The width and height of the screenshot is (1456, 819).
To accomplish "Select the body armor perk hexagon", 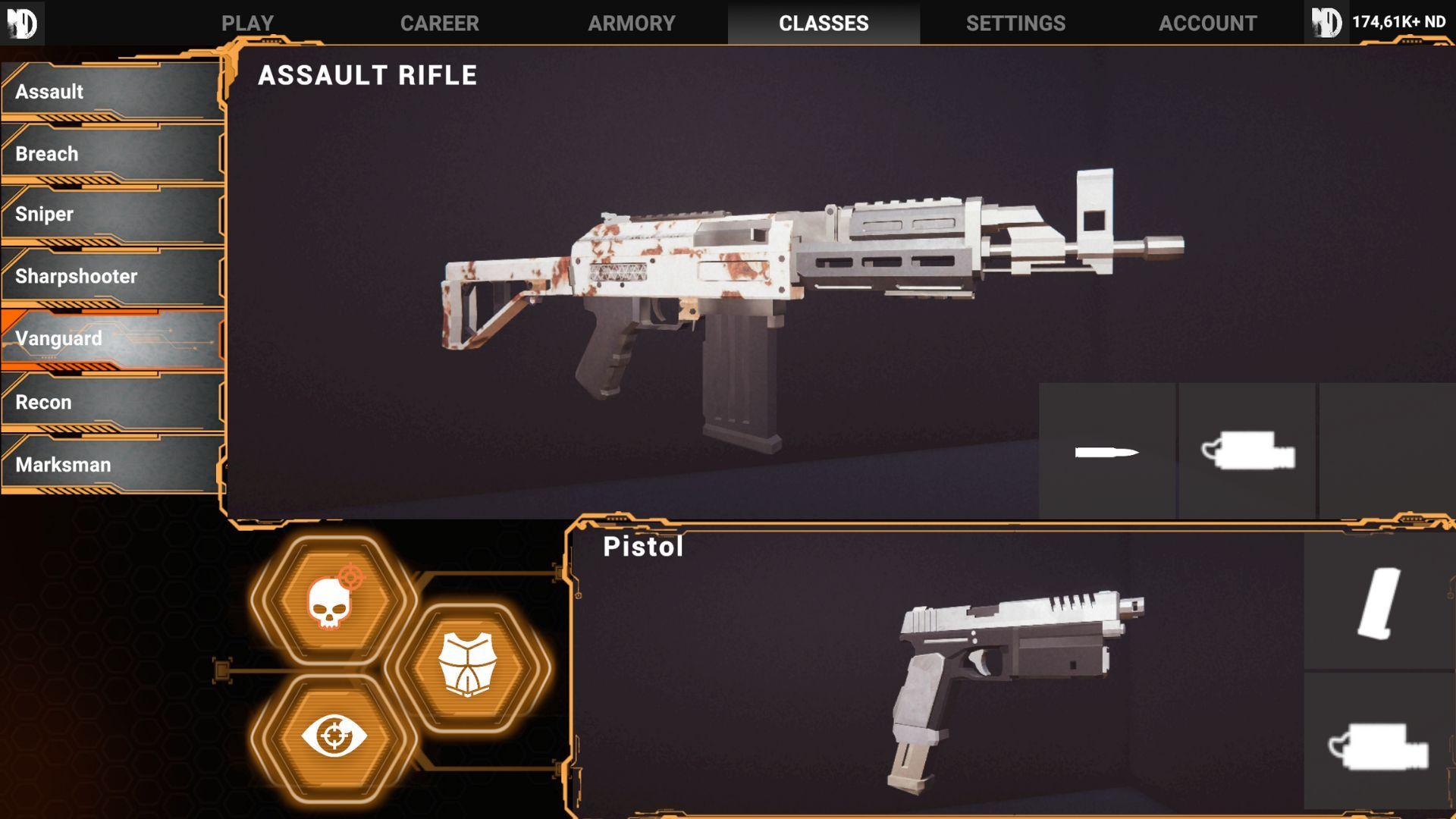I will click(x=467, y=666).
